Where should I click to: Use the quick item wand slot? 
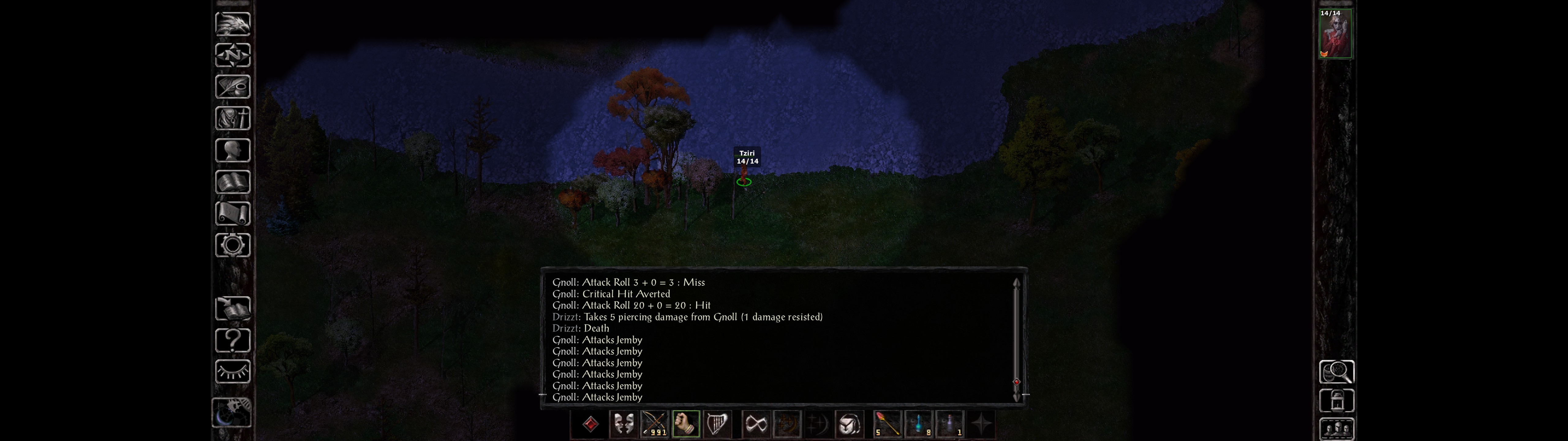pos(888,424)
